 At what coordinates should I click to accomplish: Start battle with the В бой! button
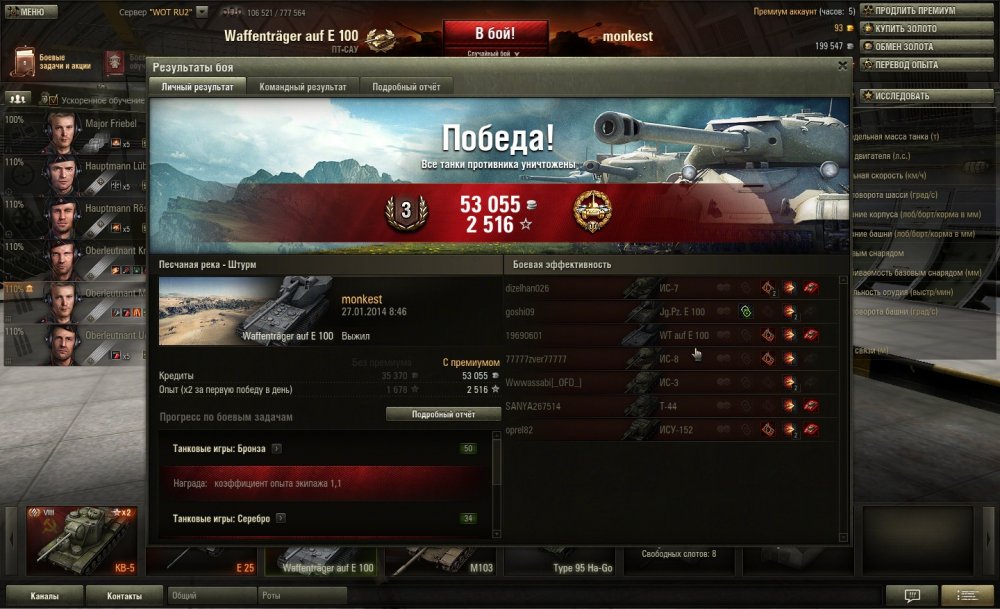coord(495,34)
